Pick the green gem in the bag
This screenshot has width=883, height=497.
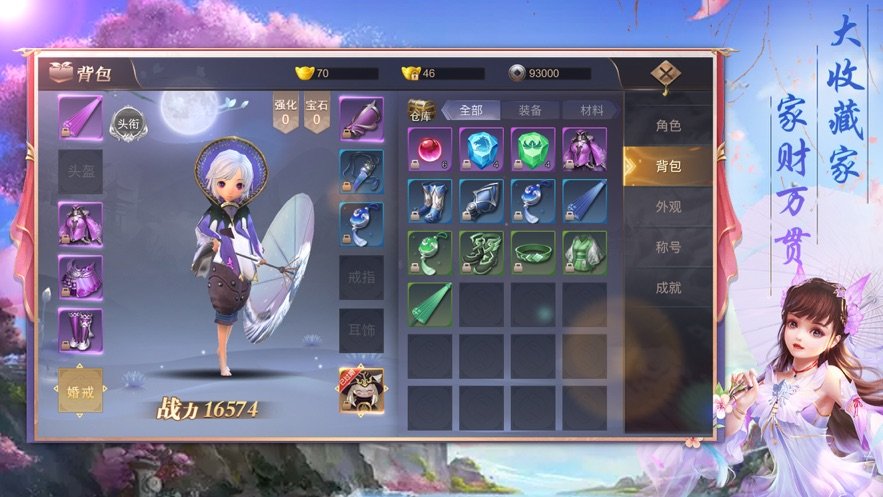(533, 148)
